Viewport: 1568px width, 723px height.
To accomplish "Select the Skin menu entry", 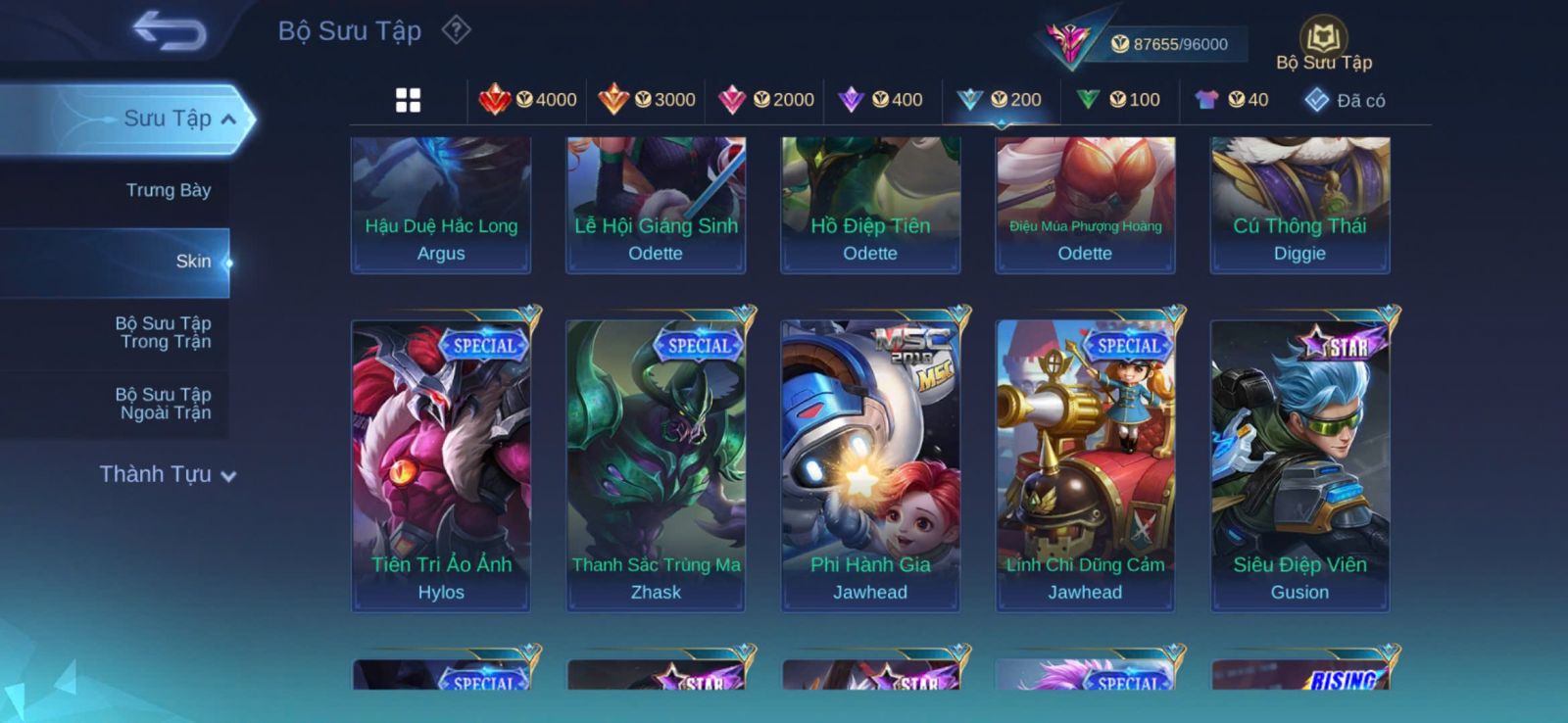I will point(193,262).
